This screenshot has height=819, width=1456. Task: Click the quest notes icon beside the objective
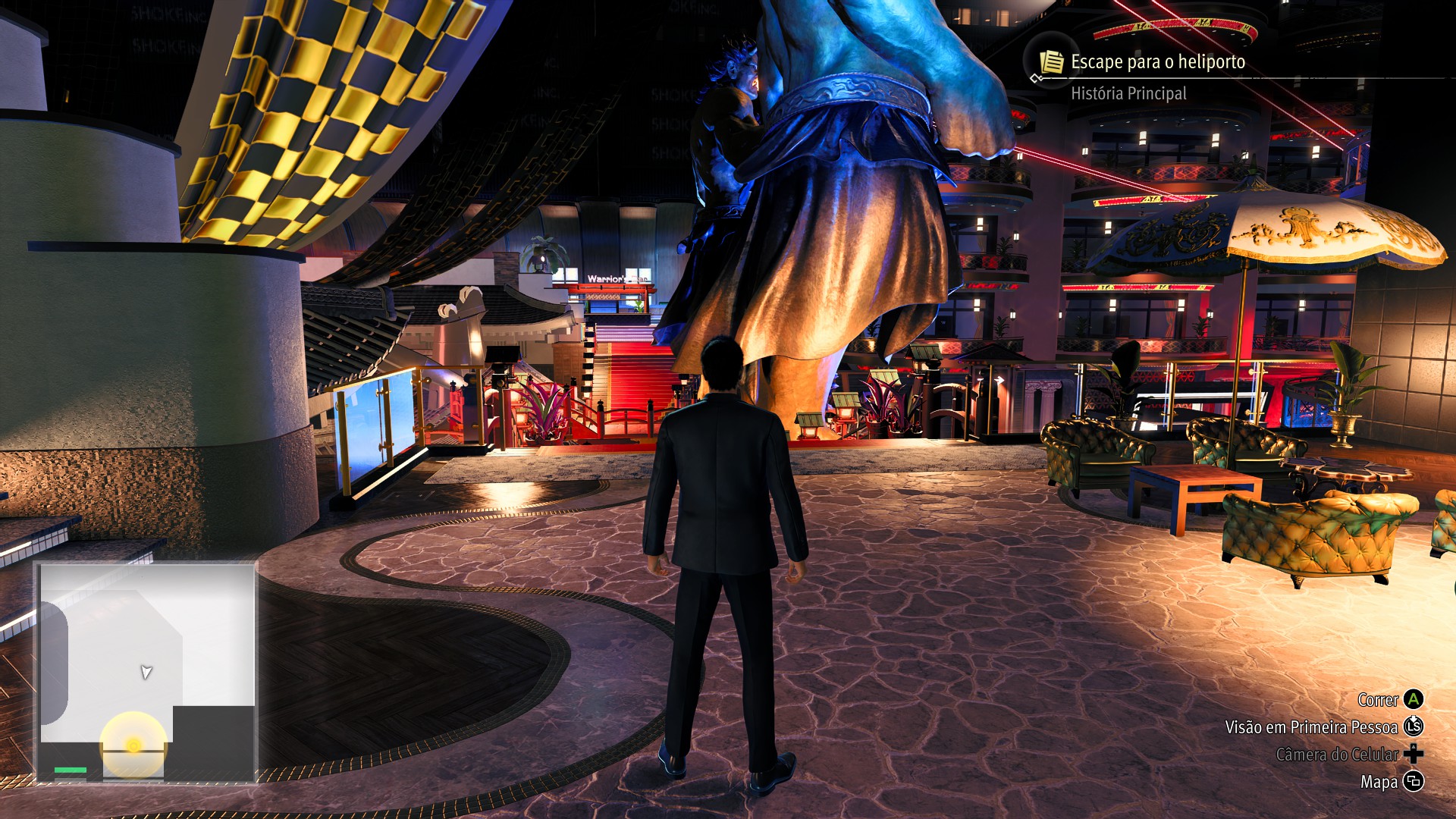click(1051, 62)
